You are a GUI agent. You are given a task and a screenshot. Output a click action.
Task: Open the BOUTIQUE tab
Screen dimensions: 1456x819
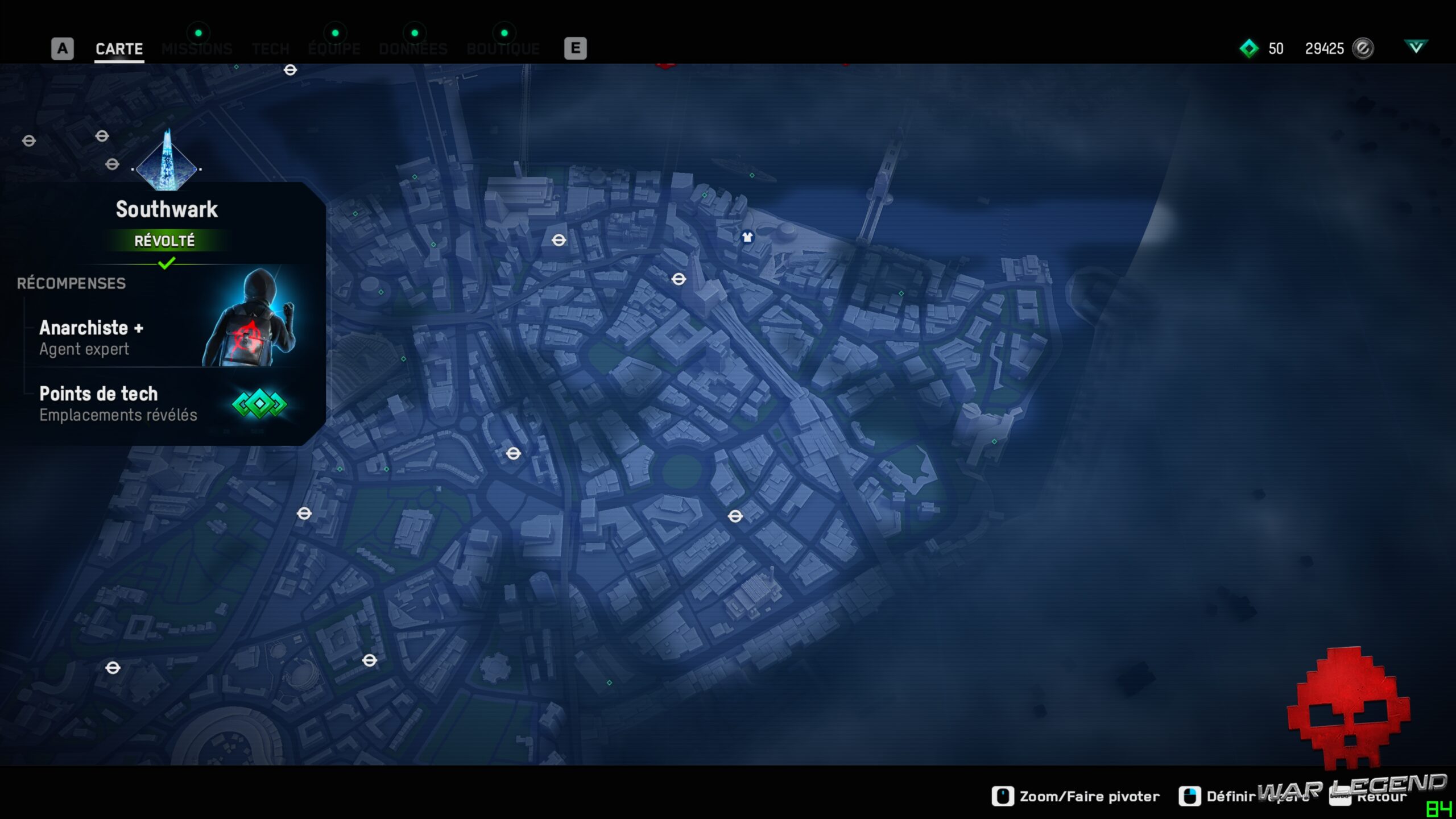coord(503,49)
